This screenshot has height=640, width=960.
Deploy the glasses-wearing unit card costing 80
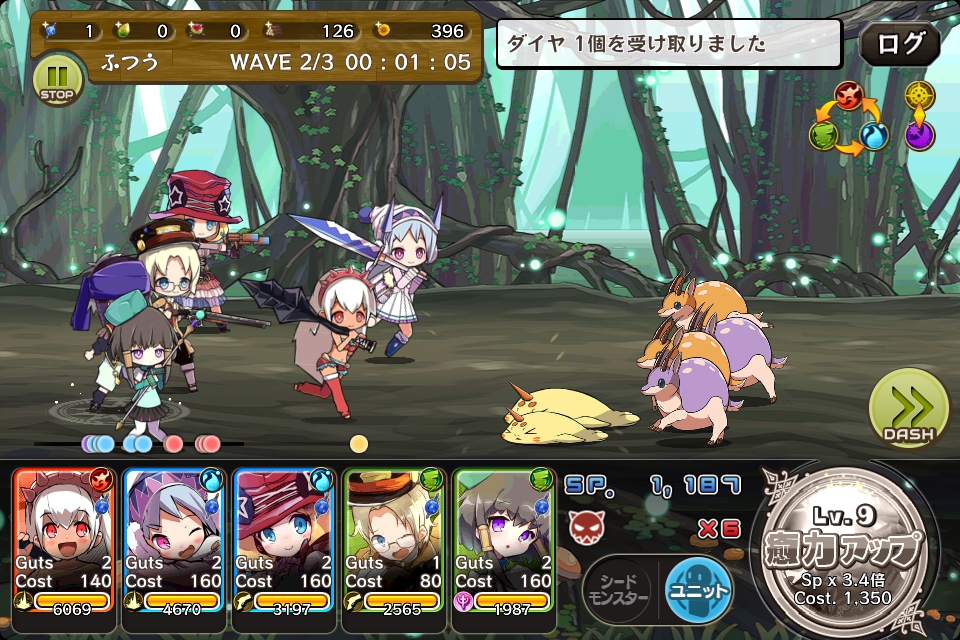394,539
